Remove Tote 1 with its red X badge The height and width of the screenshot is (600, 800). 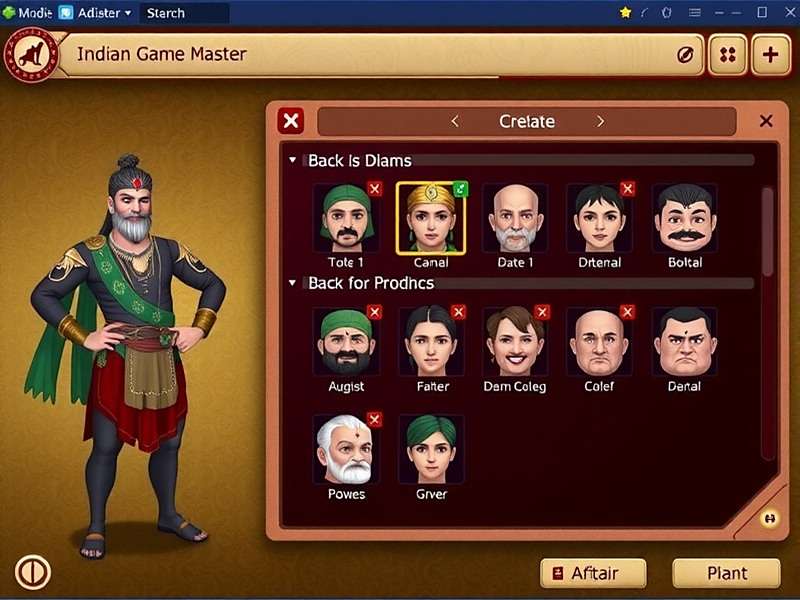pos(374,188)
